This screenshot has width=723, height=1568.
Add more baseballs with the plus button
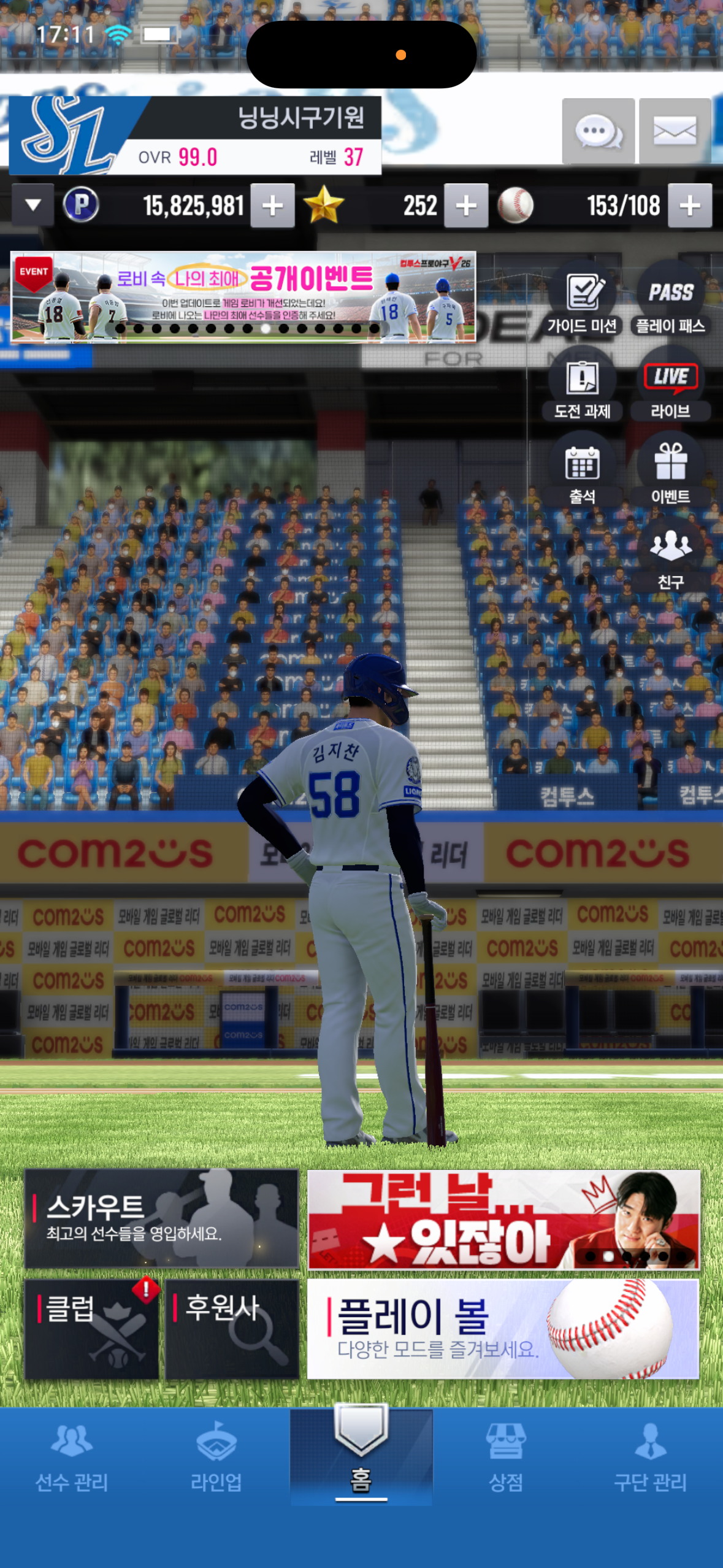(x=690, y=206)
